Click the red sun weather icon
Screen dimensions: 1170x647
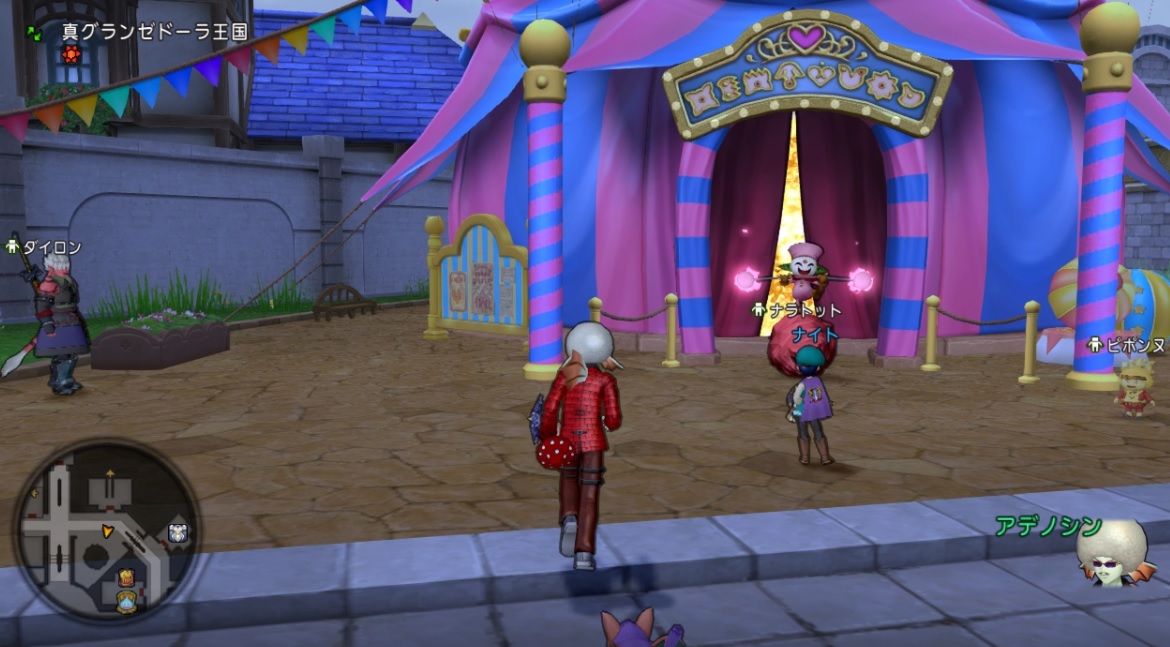coord(70,54)
